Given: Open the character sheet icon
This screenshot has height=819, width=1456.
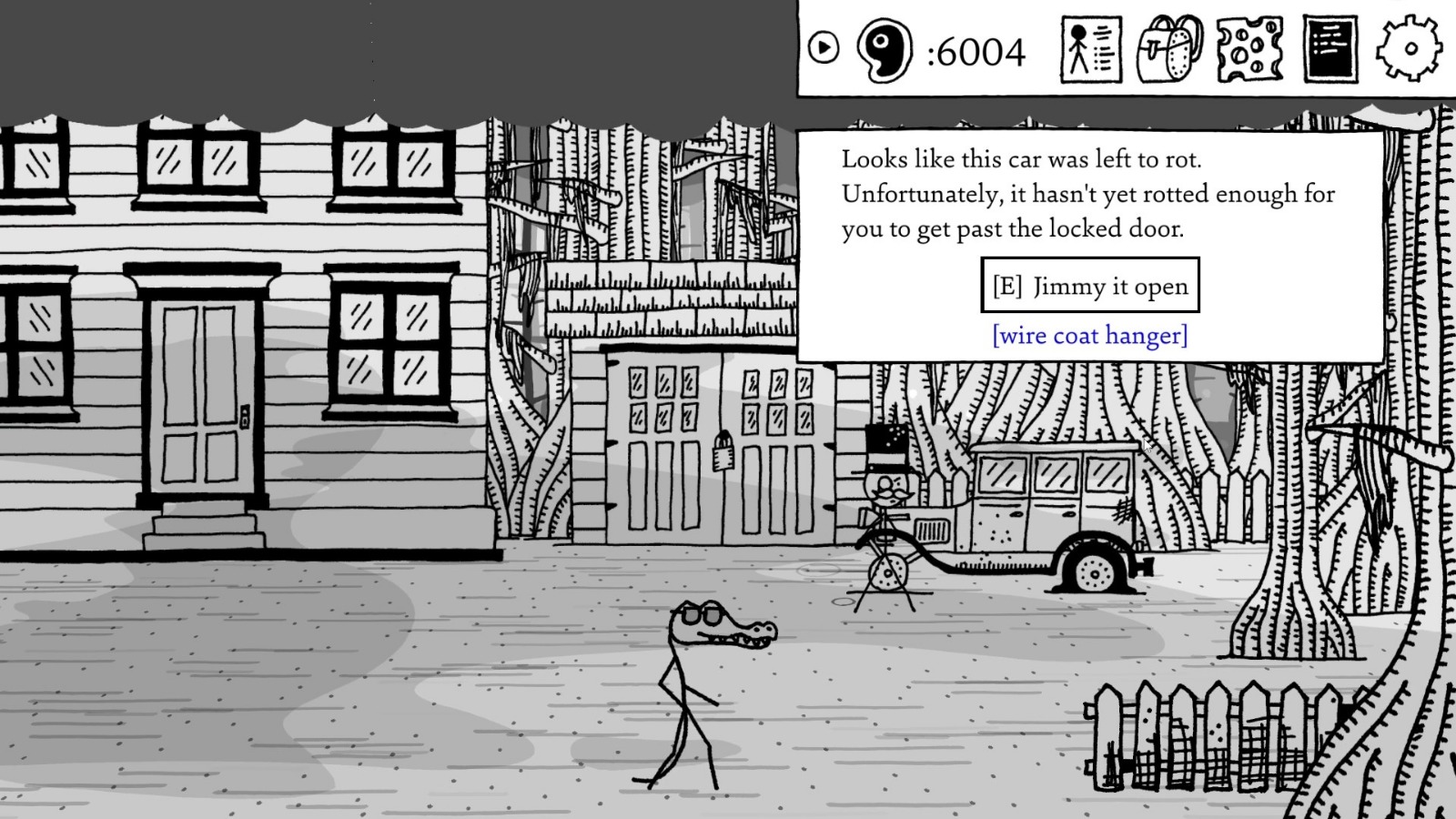Looking at the screenshot, I should click(x=1089, y=50).
